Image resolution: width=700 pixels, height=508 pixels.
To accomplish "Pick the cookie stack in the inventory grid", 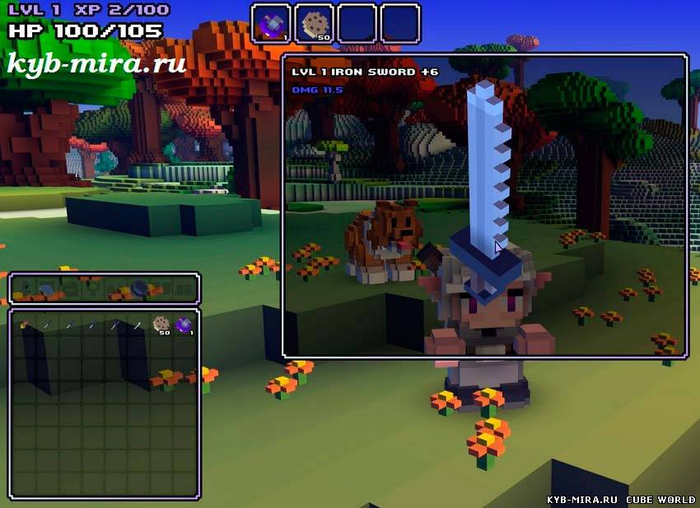I will (160, 324).
